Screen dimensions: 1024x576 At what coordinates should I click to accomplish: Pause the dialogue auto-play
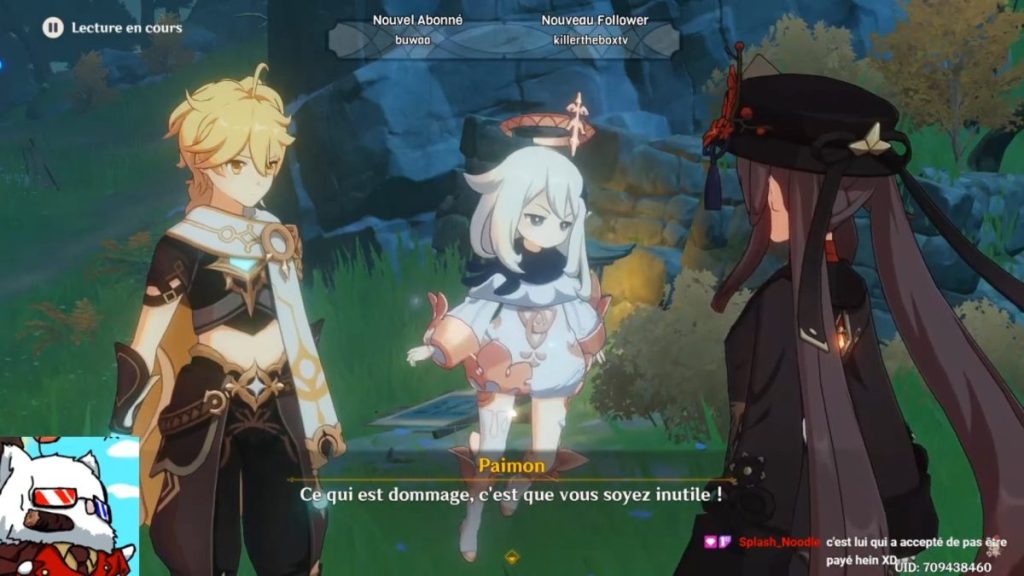(52, 28)
